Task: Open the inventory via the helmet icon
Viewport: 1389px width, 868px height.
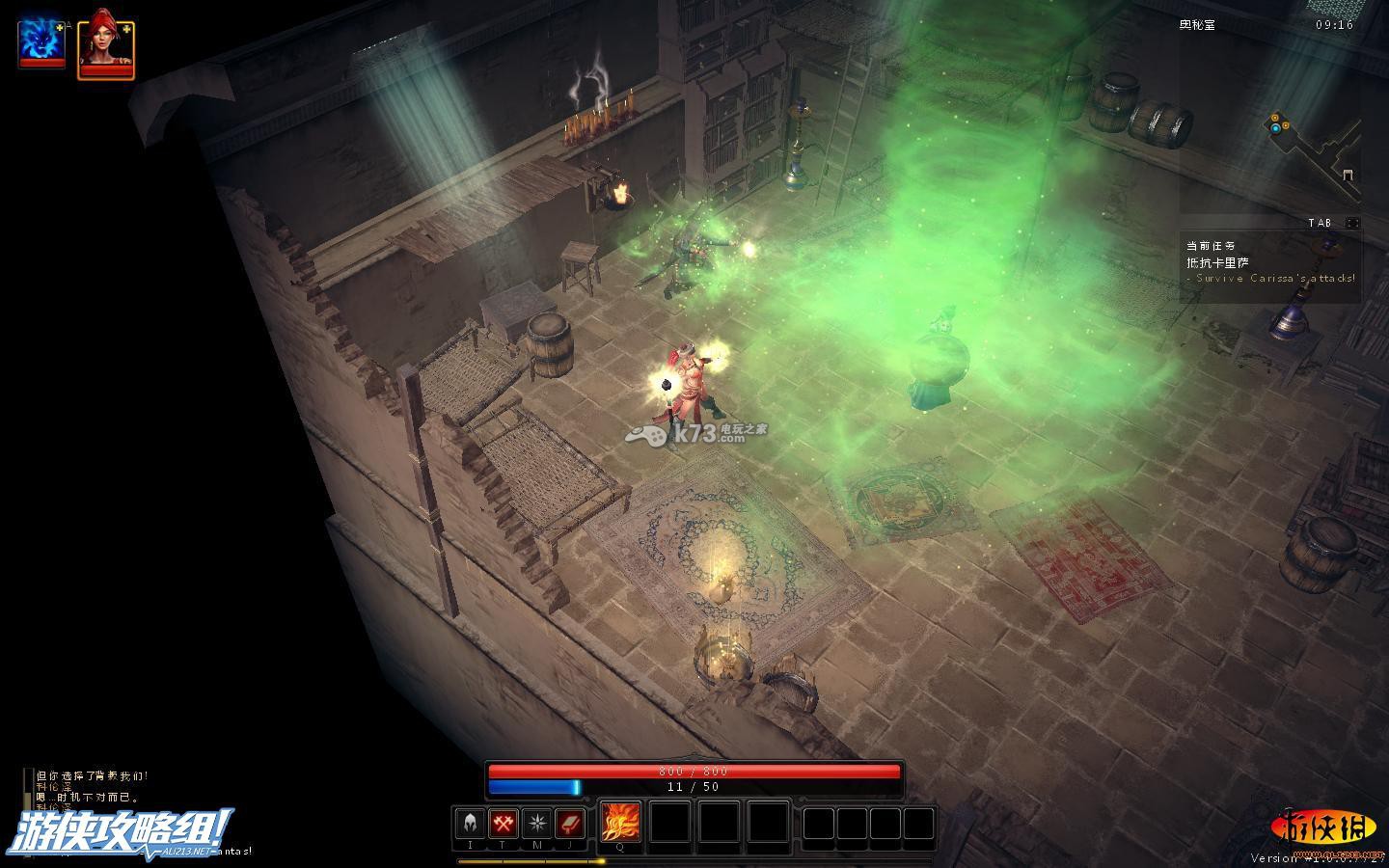Action: (471, 824)
